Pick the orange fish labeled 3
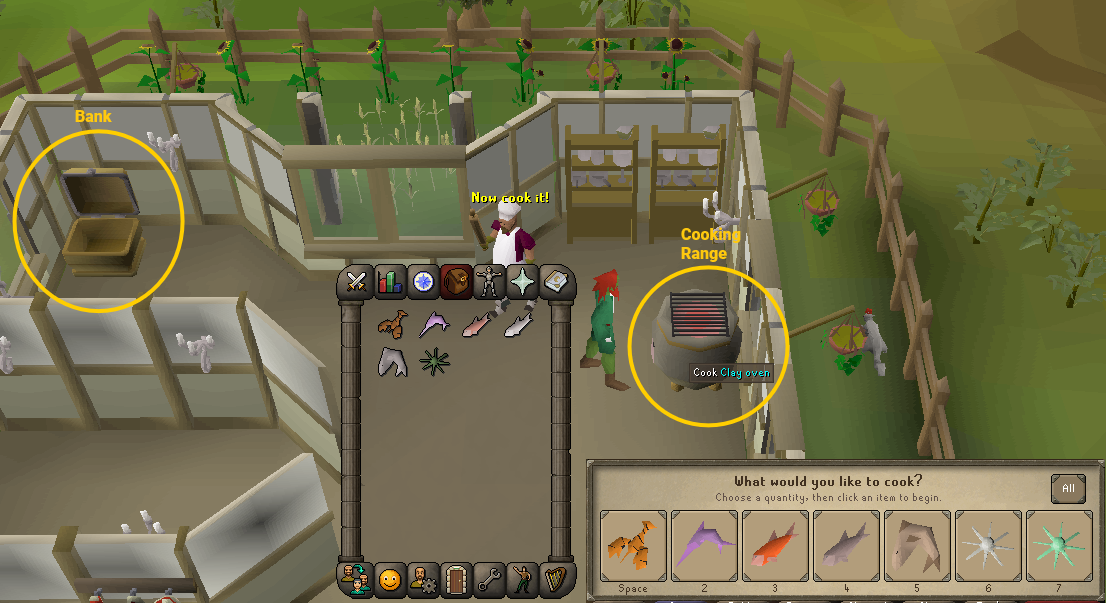The width and height of the screenshot is (1106, 603). pos(775,546)
